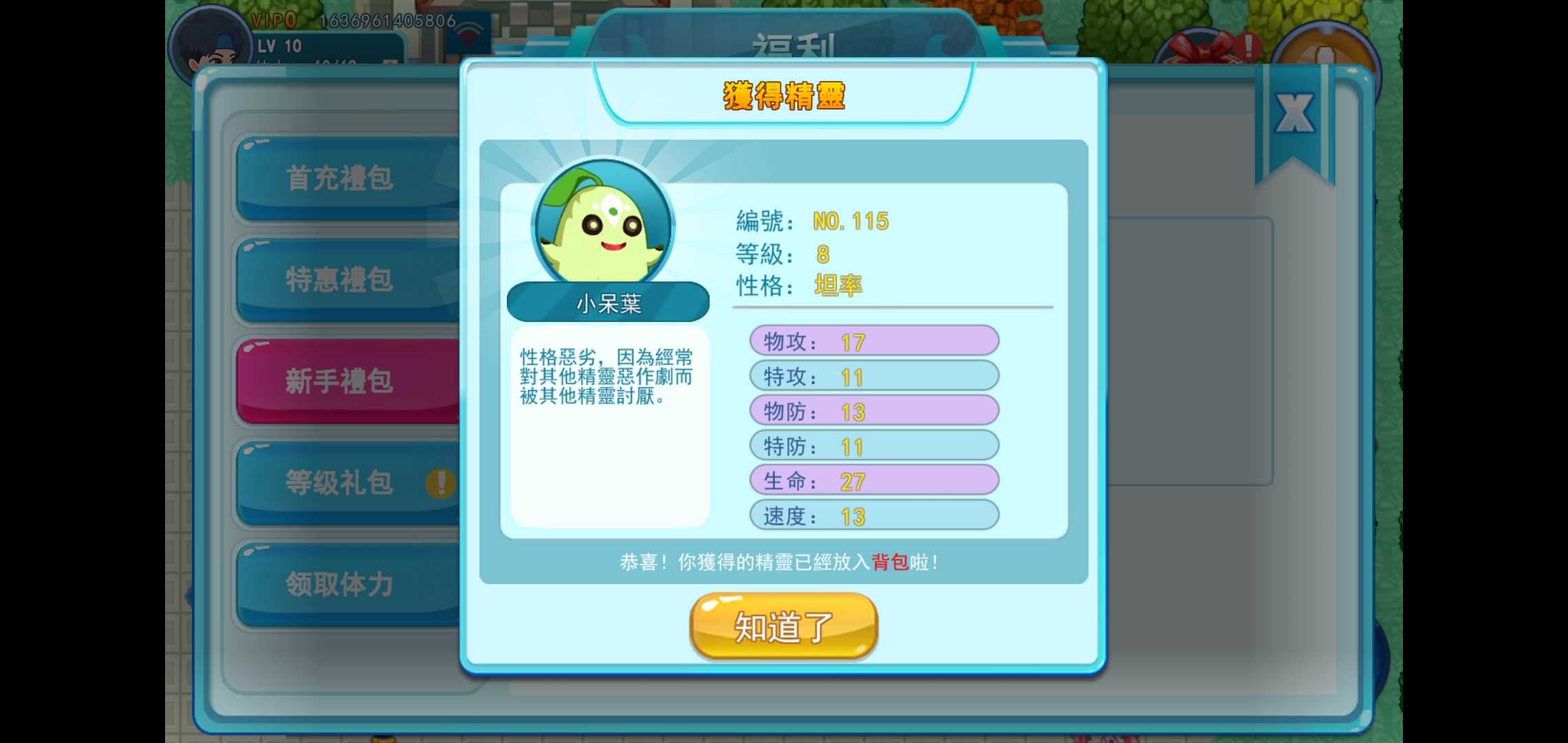The image size is (1568, 743).
Task: Select the 新手禮包 tab
Action: (342, 382)
